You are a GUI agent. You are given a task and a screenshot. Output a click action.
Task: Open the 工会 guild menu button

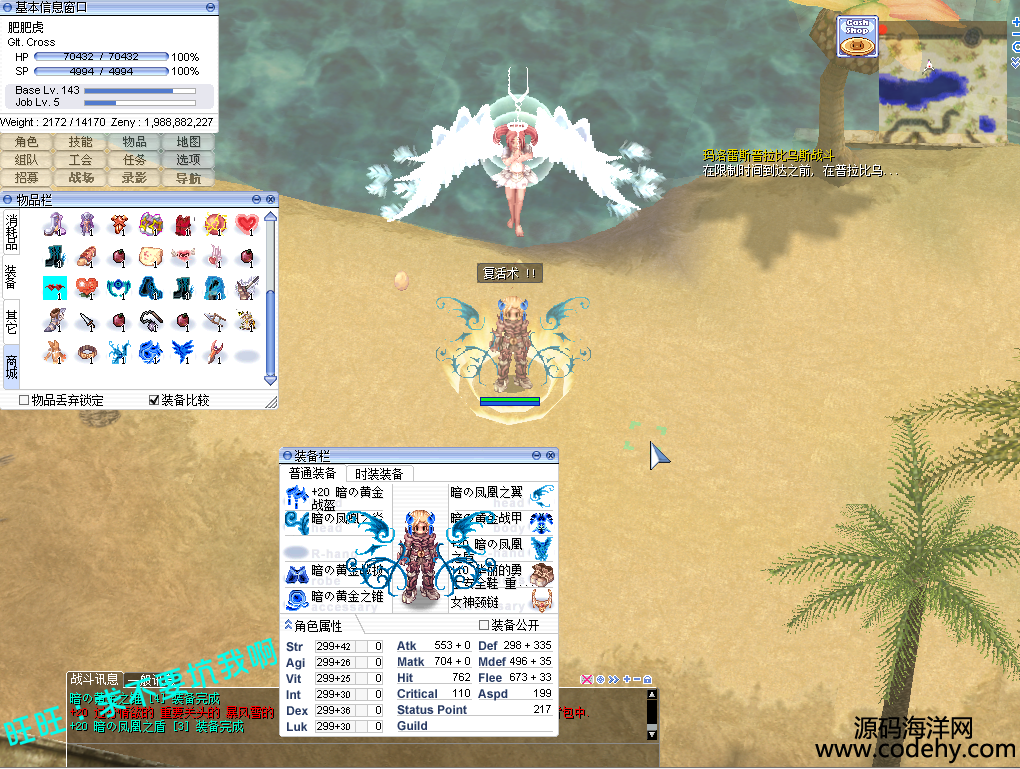tap(80, 160)
